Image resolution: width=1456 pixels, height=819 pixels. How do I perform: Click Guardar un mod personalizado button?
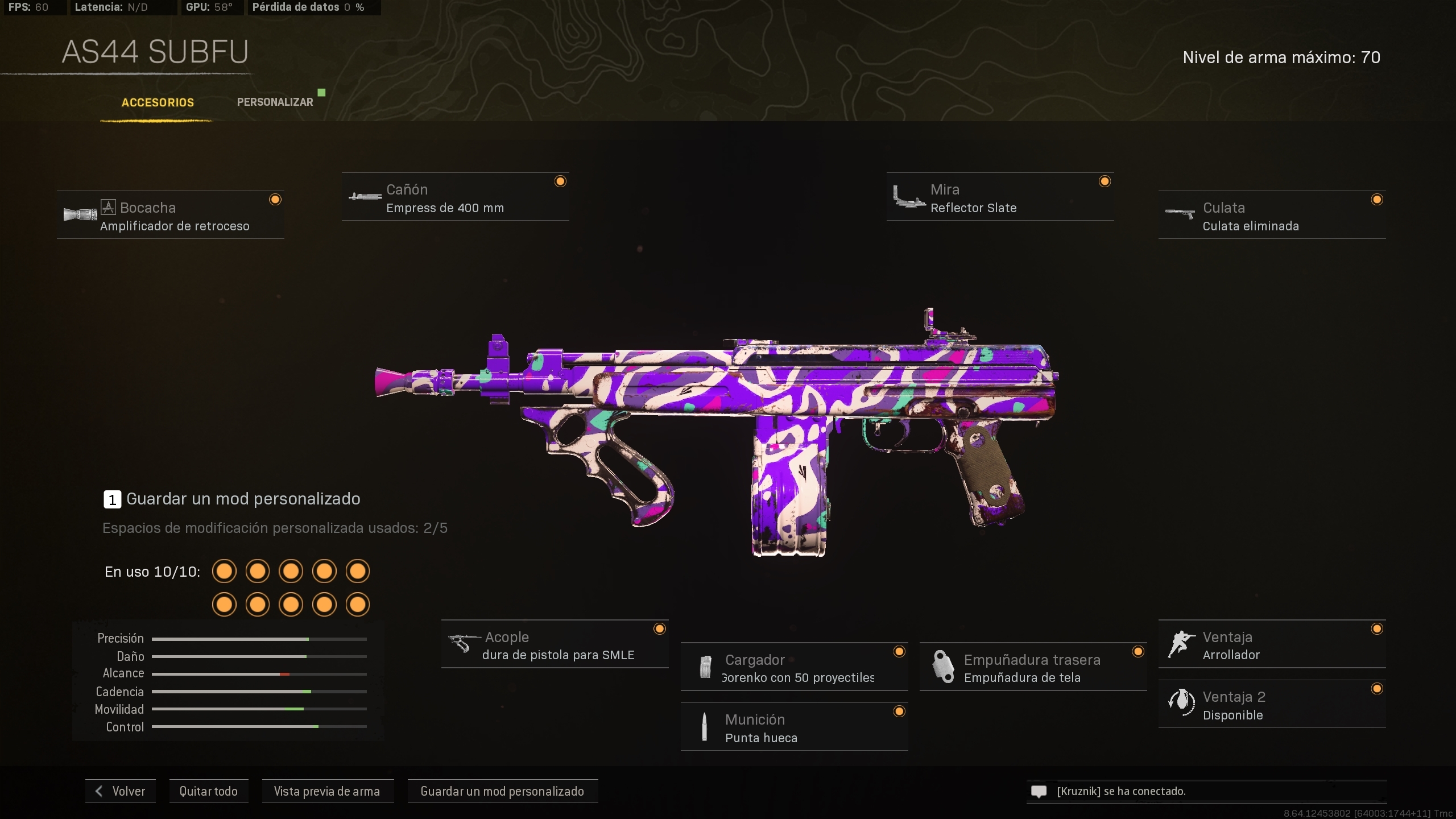pos(502,791)
